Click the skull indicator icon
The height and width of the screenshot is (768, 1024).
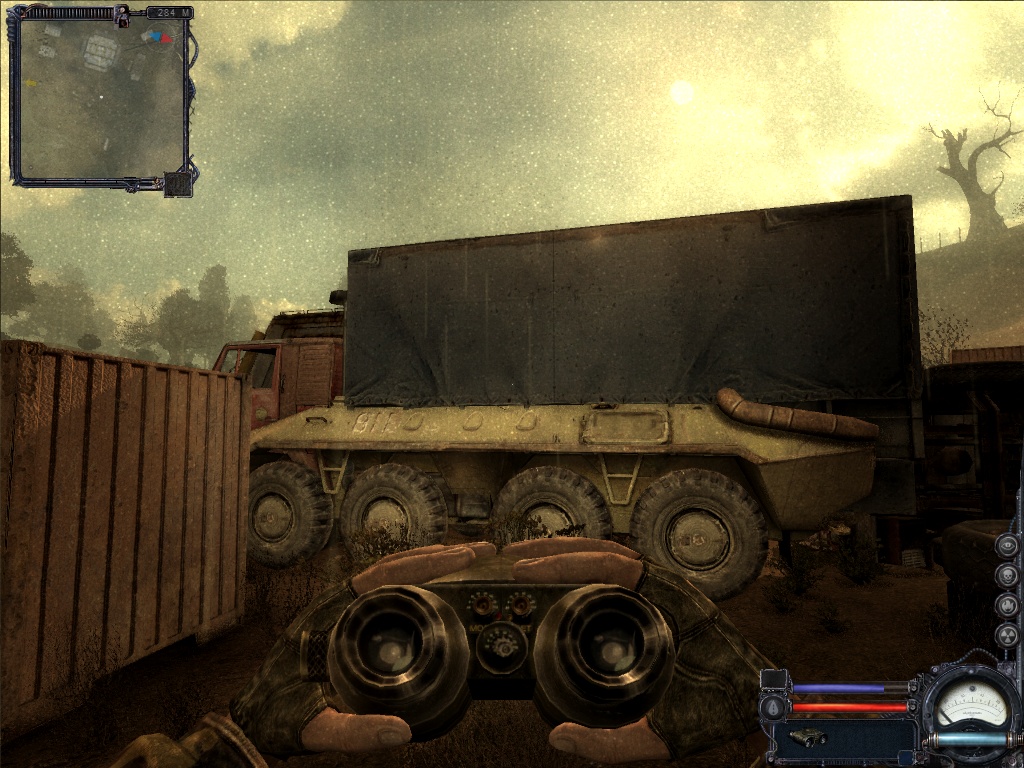(1008, 576)
